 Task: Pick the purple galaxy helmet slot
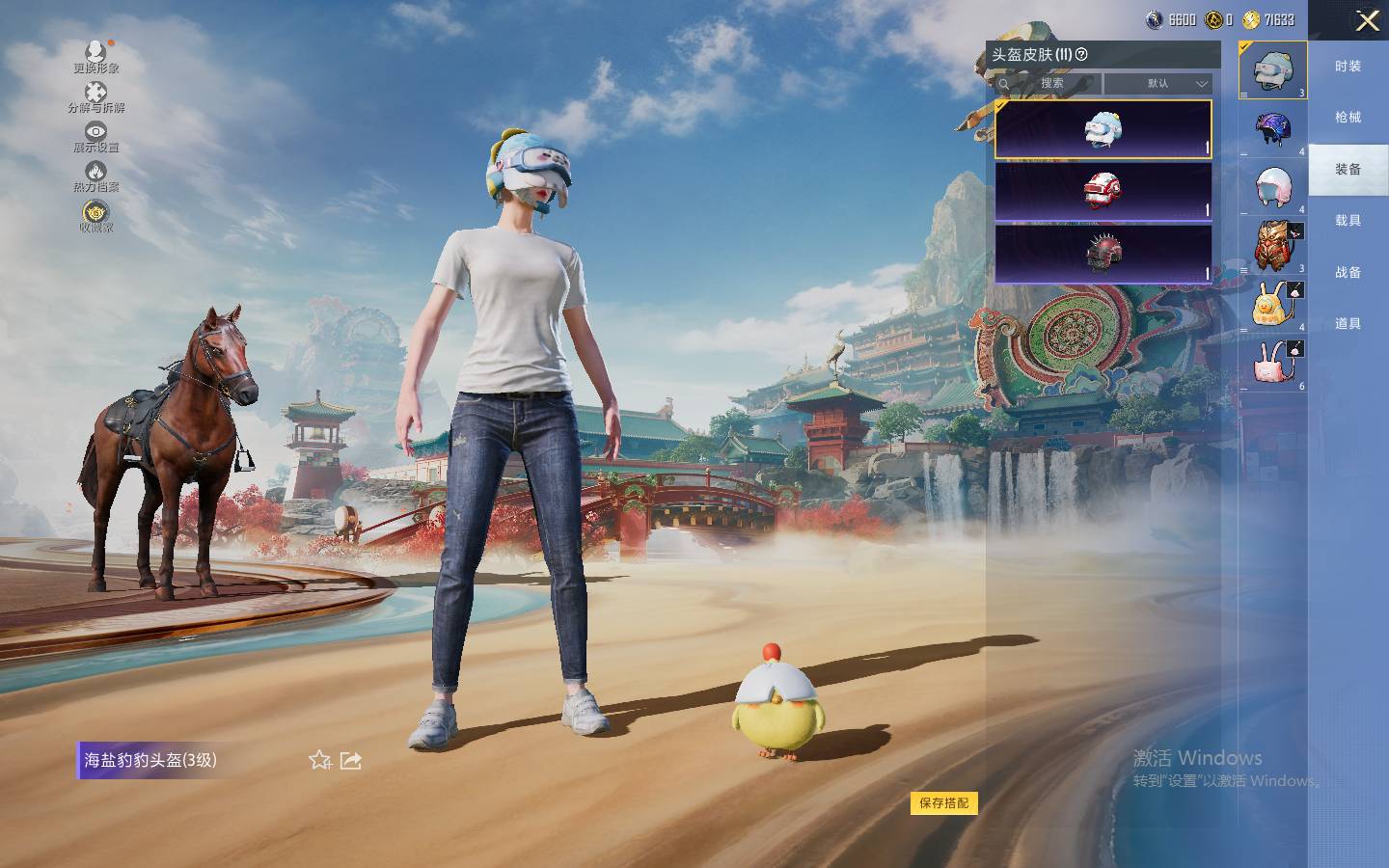click(1273, 128)
